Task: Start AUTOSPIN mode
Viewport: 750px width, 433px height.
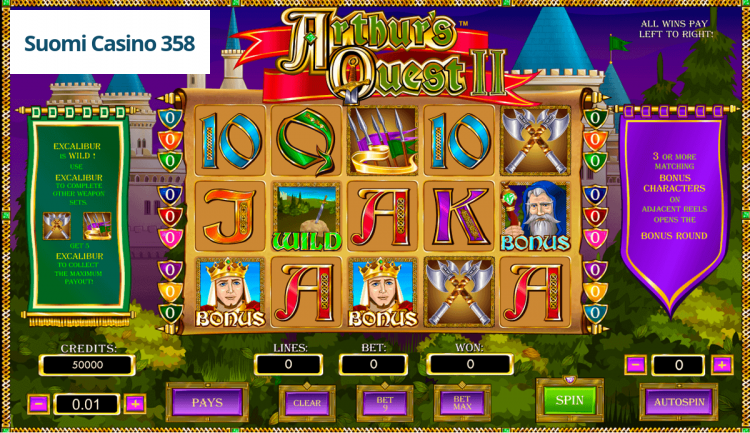Action: (x=678, y=402)
